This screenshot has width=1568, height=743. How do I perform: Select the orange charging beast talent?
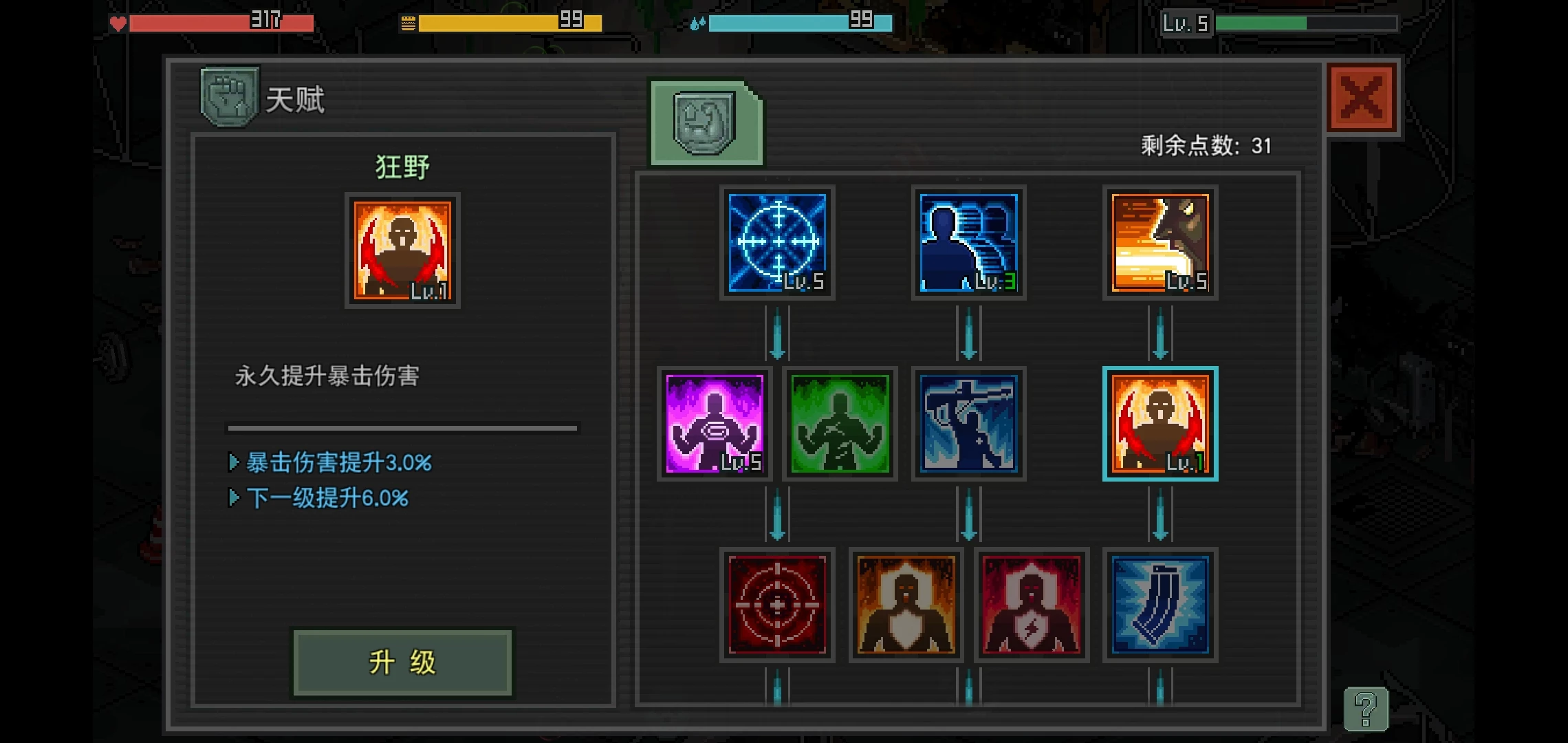coord(1160,242)
